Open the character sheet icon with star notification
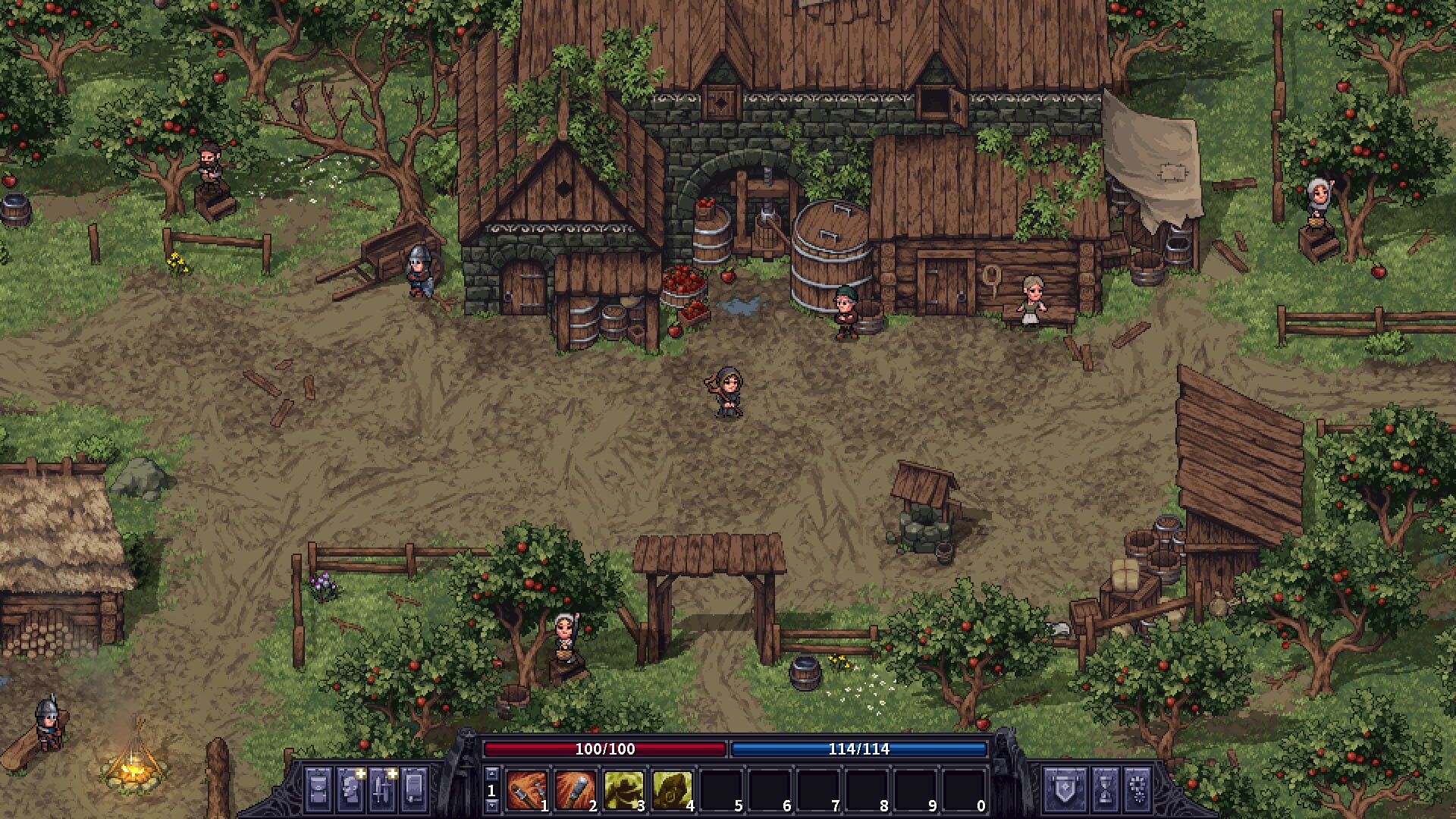 350,789
